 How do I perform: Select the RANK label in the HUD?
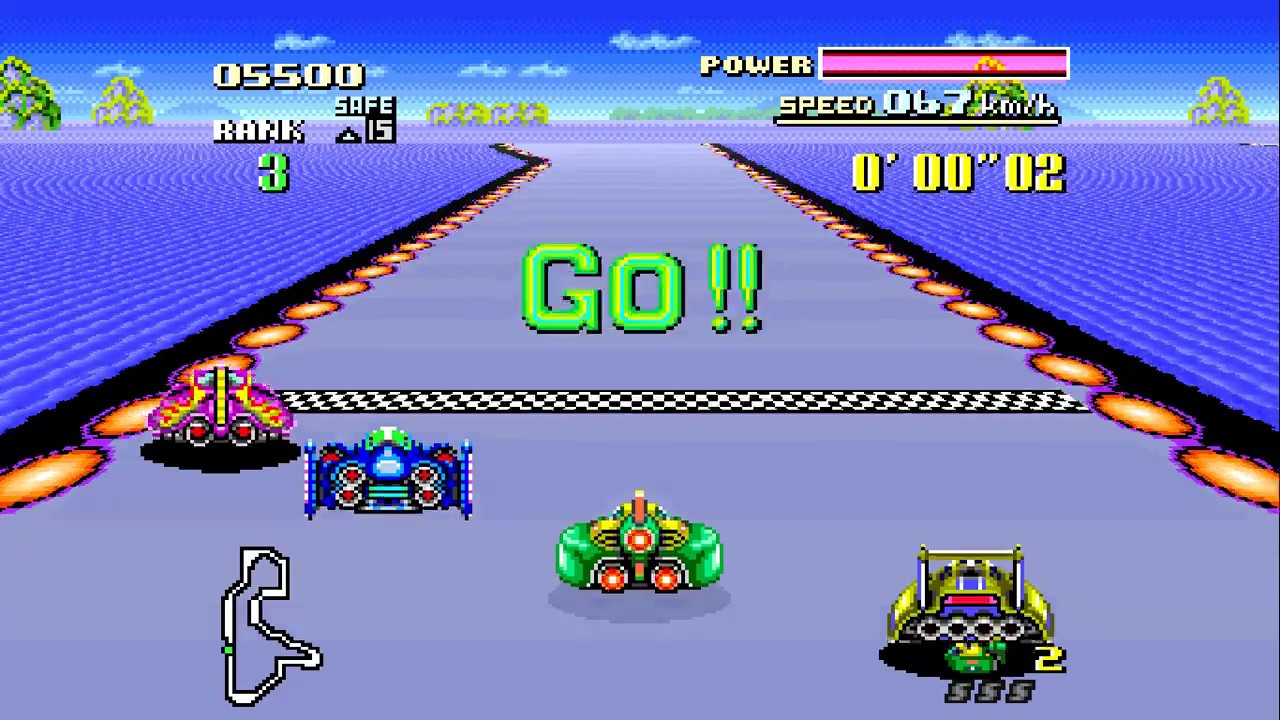click(259, 130)
